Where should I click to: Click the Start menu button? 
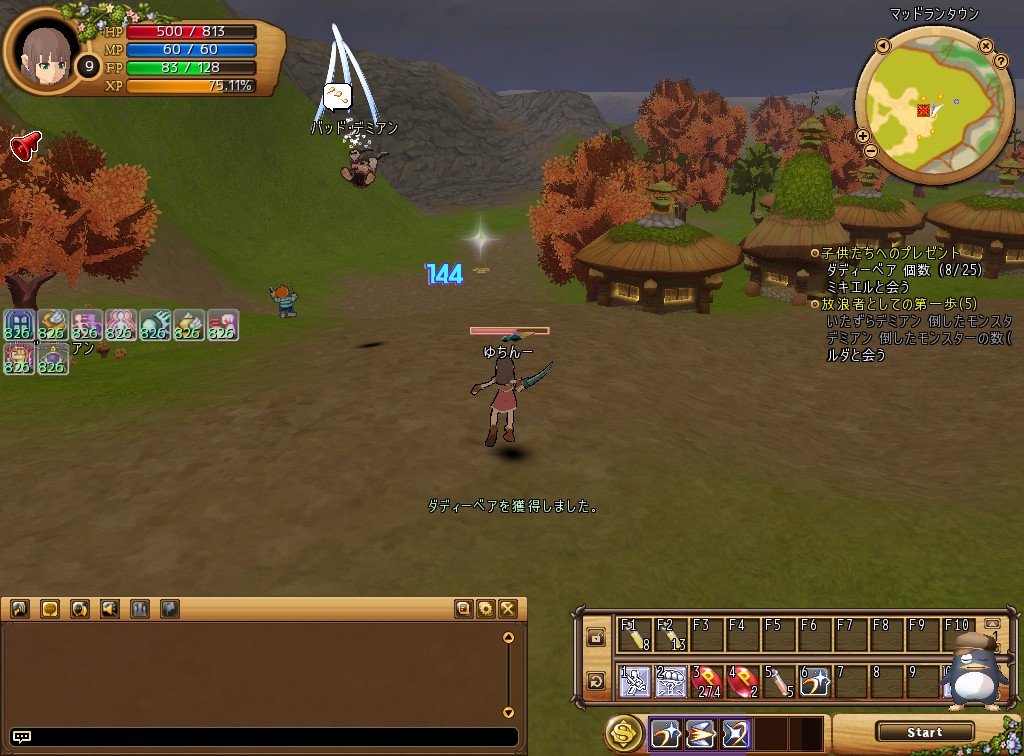924,732
